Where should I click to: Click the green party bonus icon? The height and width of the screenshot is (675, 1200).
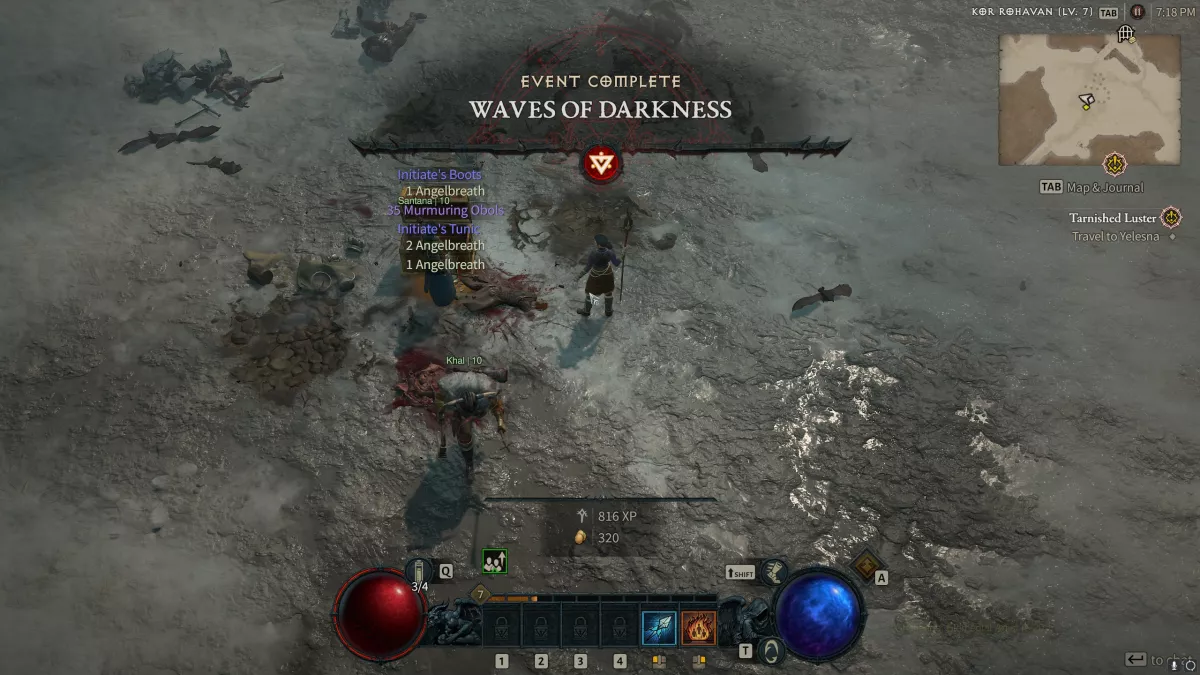[494, 561]
